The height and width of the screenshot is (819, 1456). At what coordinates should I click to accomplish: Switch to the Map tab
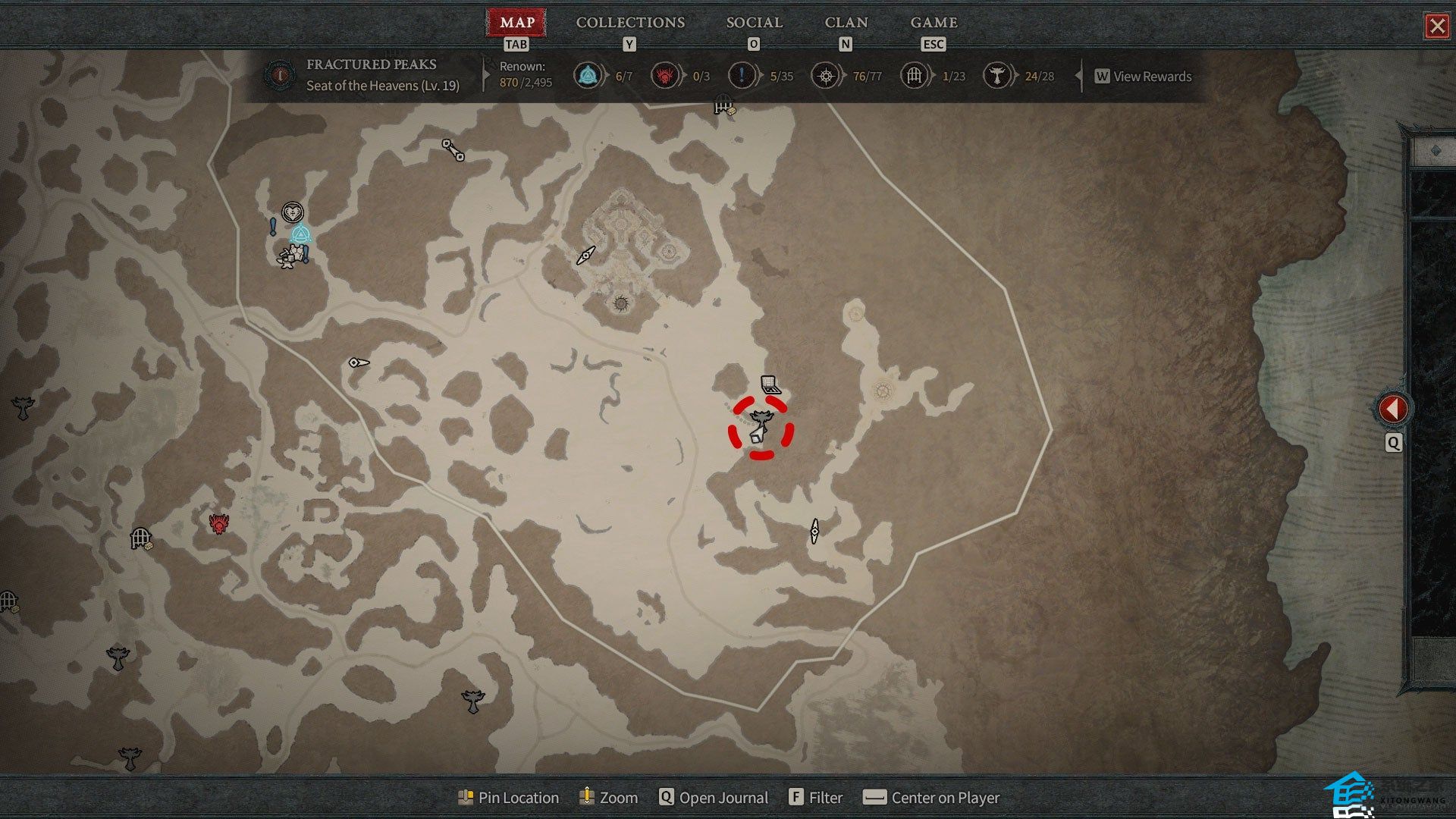click(x=517, y=23)
